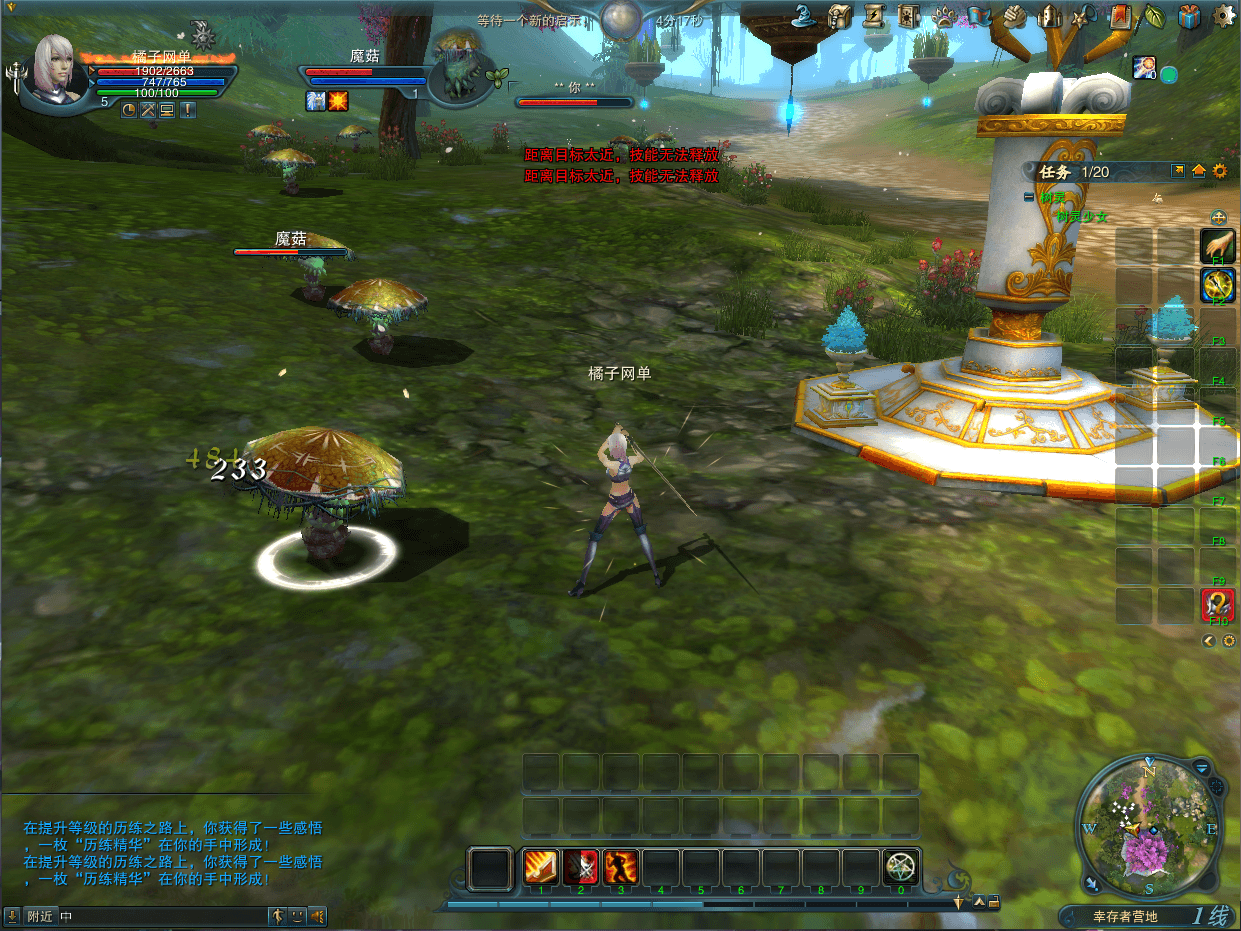Image resolution: width=1241 pixels, height=931 pixels.
Task: Open the wizard hat menu icon
Action: click(x=807, y=15)
